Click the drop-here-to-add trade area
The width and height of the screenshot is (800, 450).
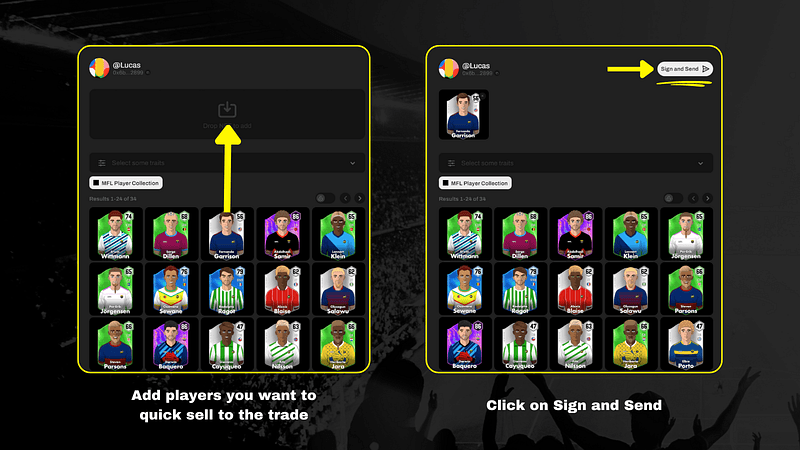226,114
